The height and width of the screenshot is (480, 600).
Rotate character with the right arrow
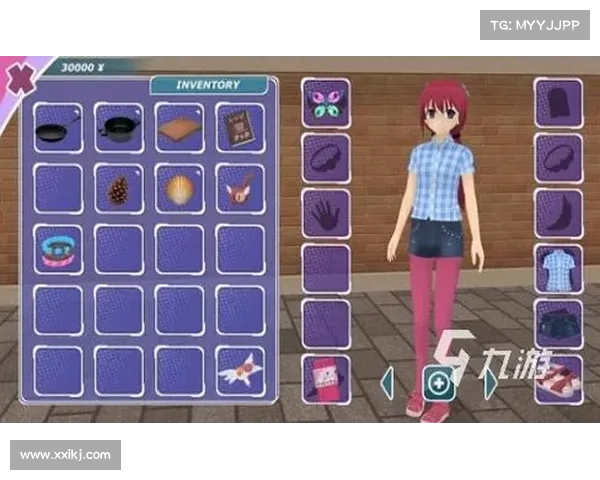(x=490, y=382)
